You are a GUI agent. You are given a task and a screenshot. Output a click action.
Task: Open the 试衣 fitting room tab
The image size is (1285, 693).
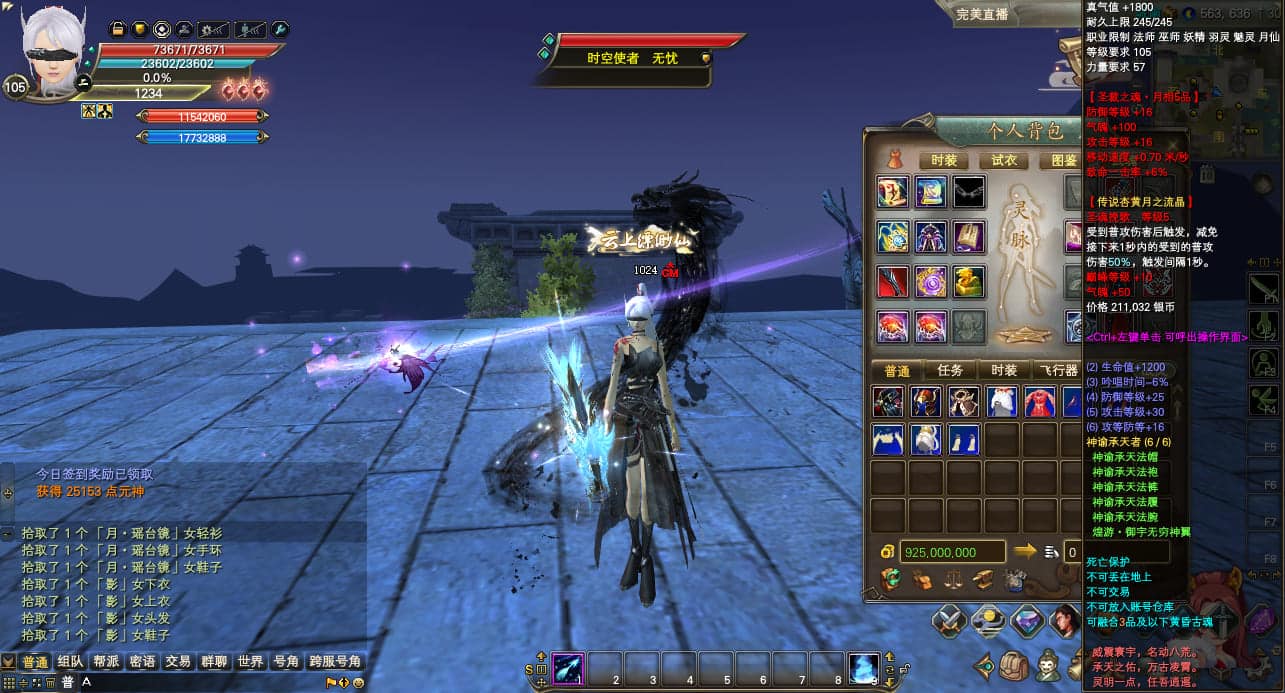click(x=1003, y=160)
